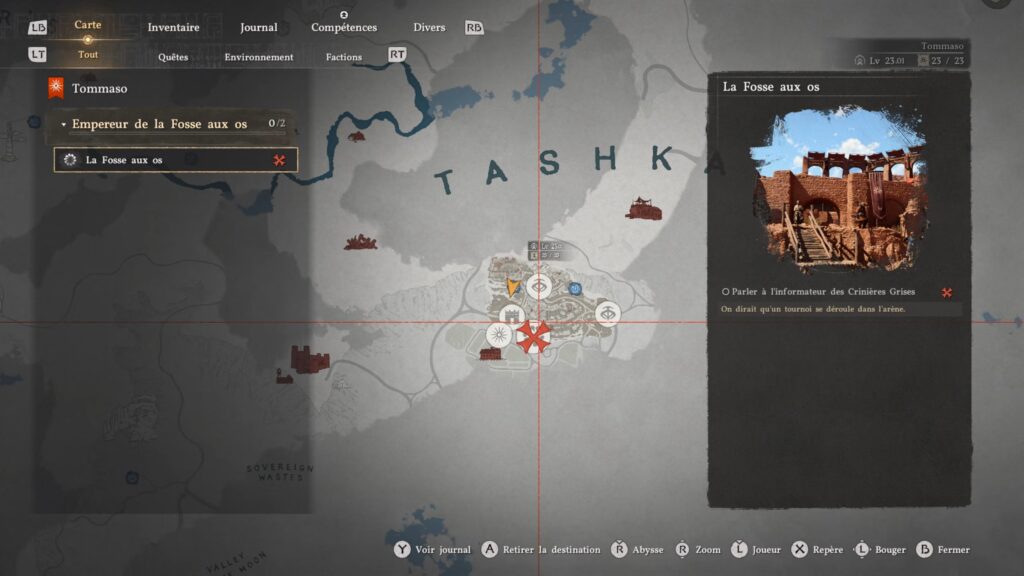Open the Compétences tab

coord(343,27)
